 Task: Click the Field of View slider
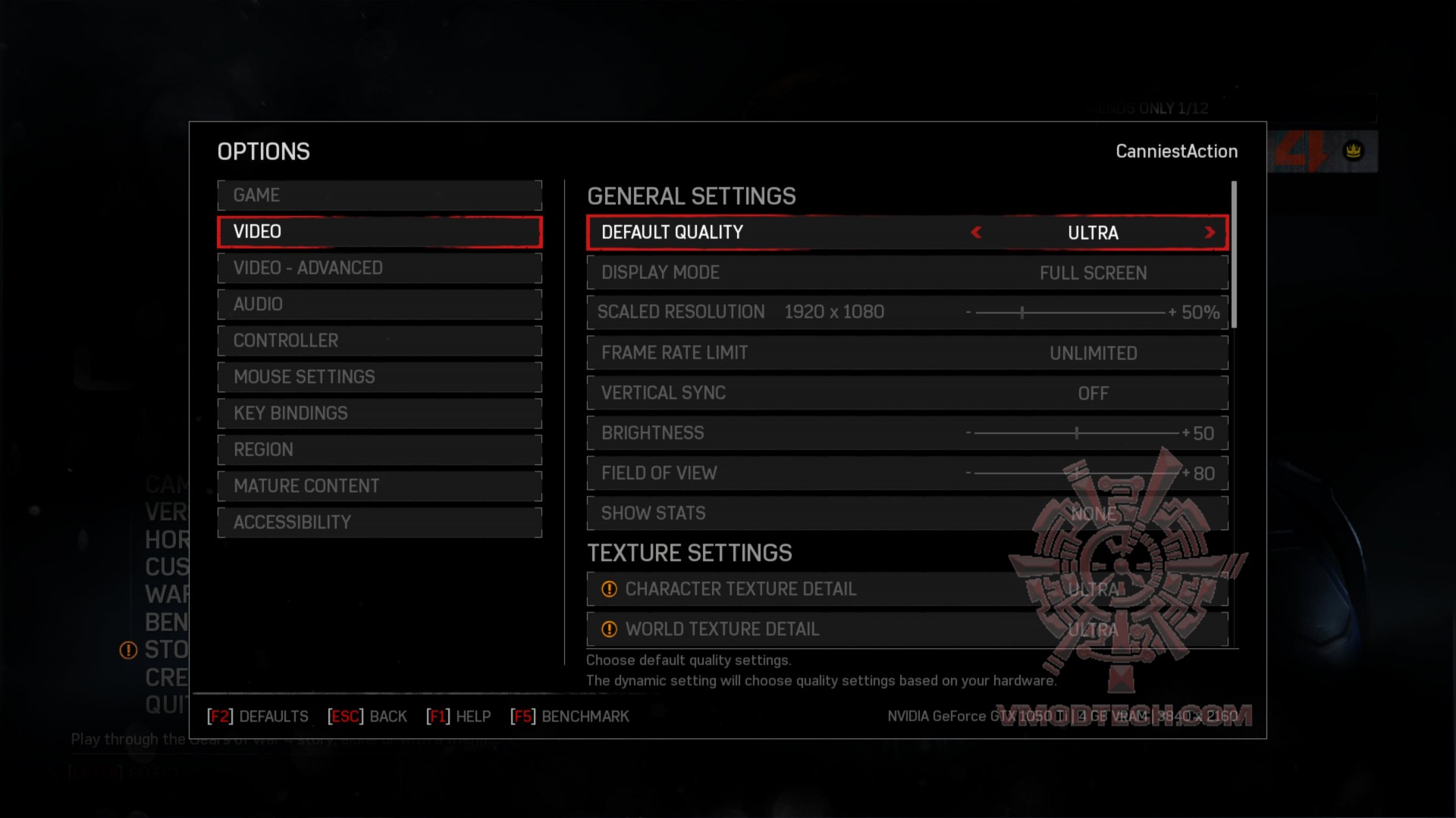pyautogui.click(x=1076, y=474)
